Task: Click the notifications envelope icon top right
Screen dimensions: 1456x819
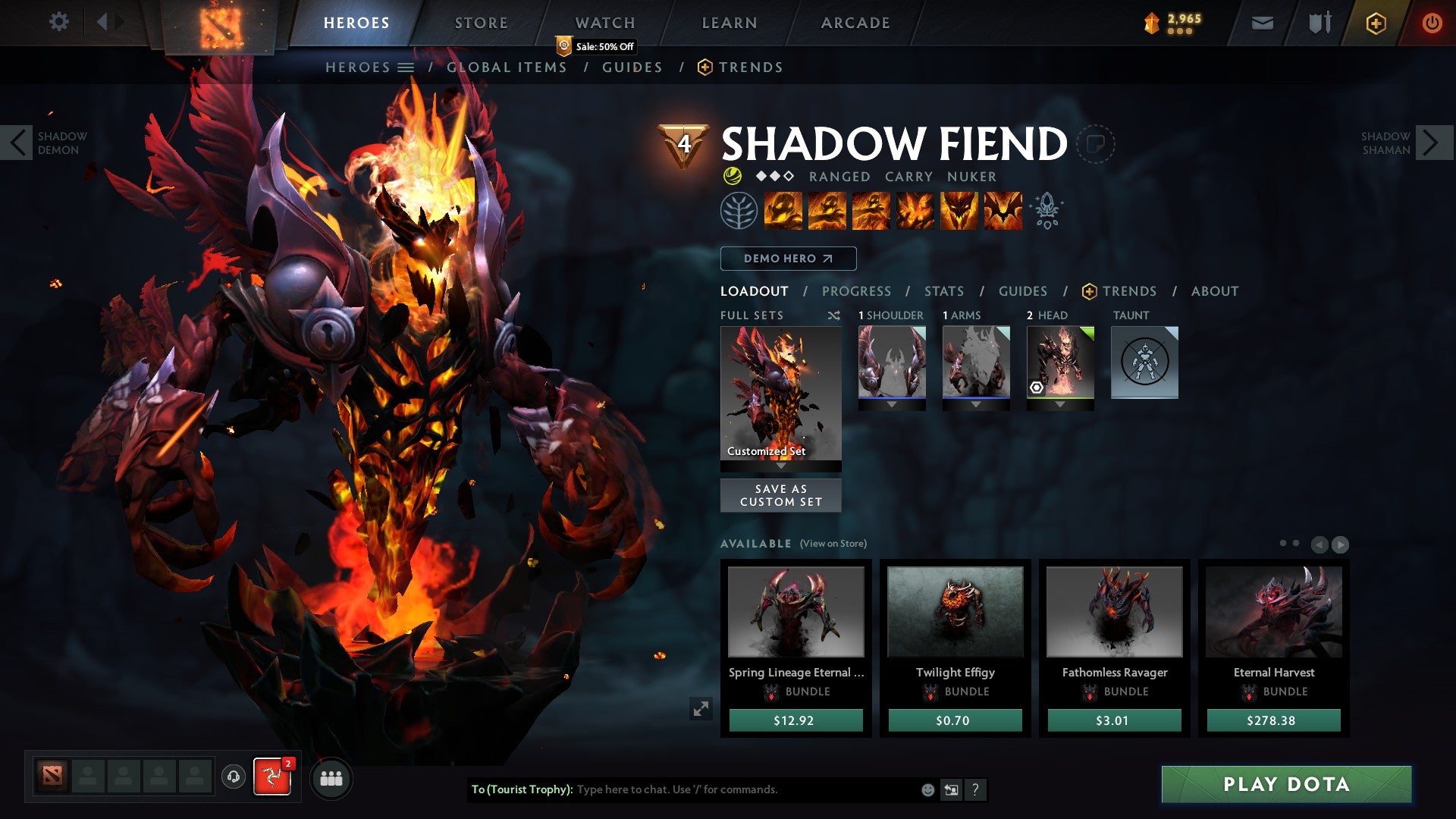Action: tap(1263, 22)
